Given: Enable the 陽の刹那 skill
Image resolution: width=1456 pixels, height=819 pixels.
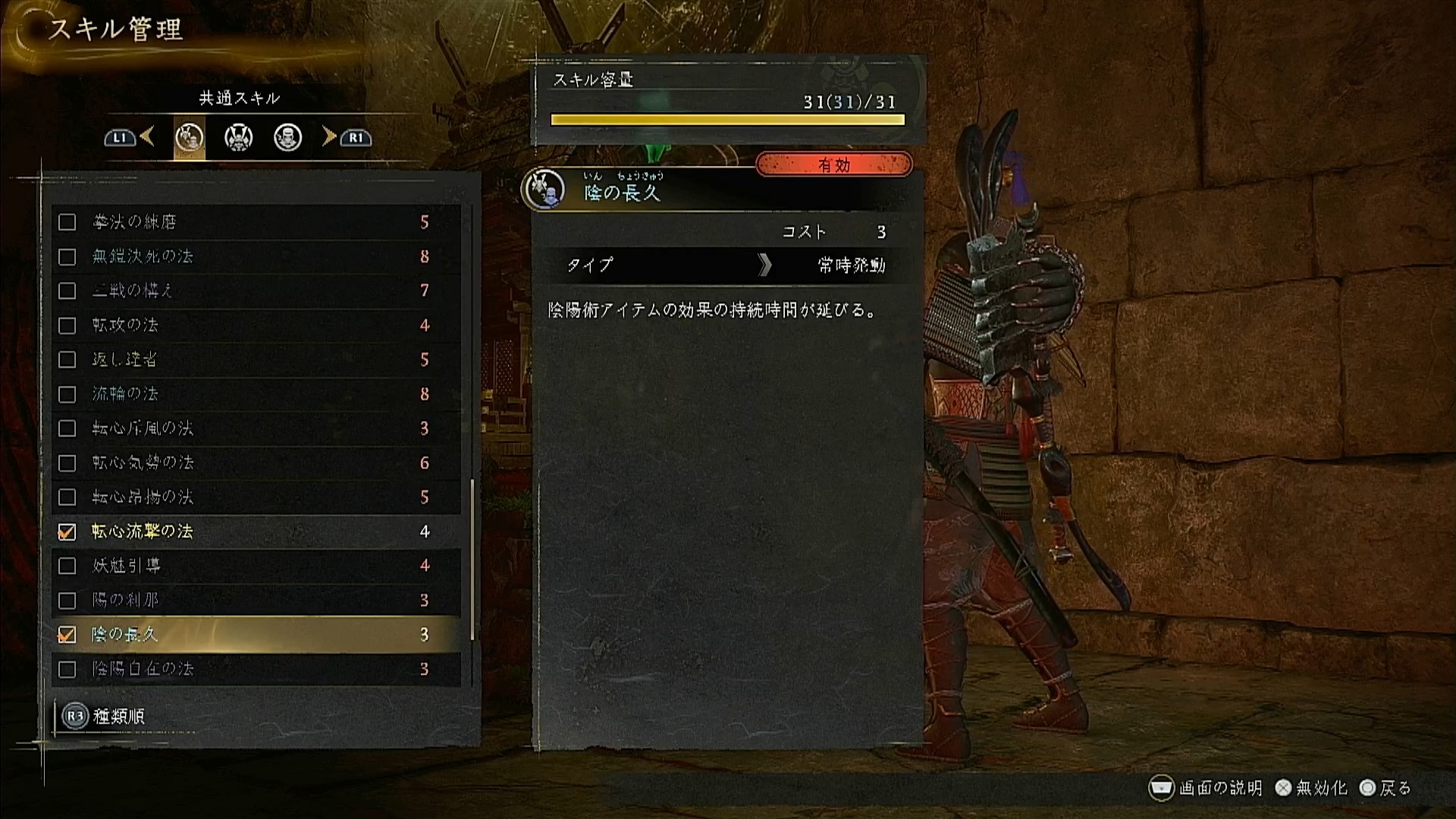Looking at the screenshot, I should click(x=67, y=601).
